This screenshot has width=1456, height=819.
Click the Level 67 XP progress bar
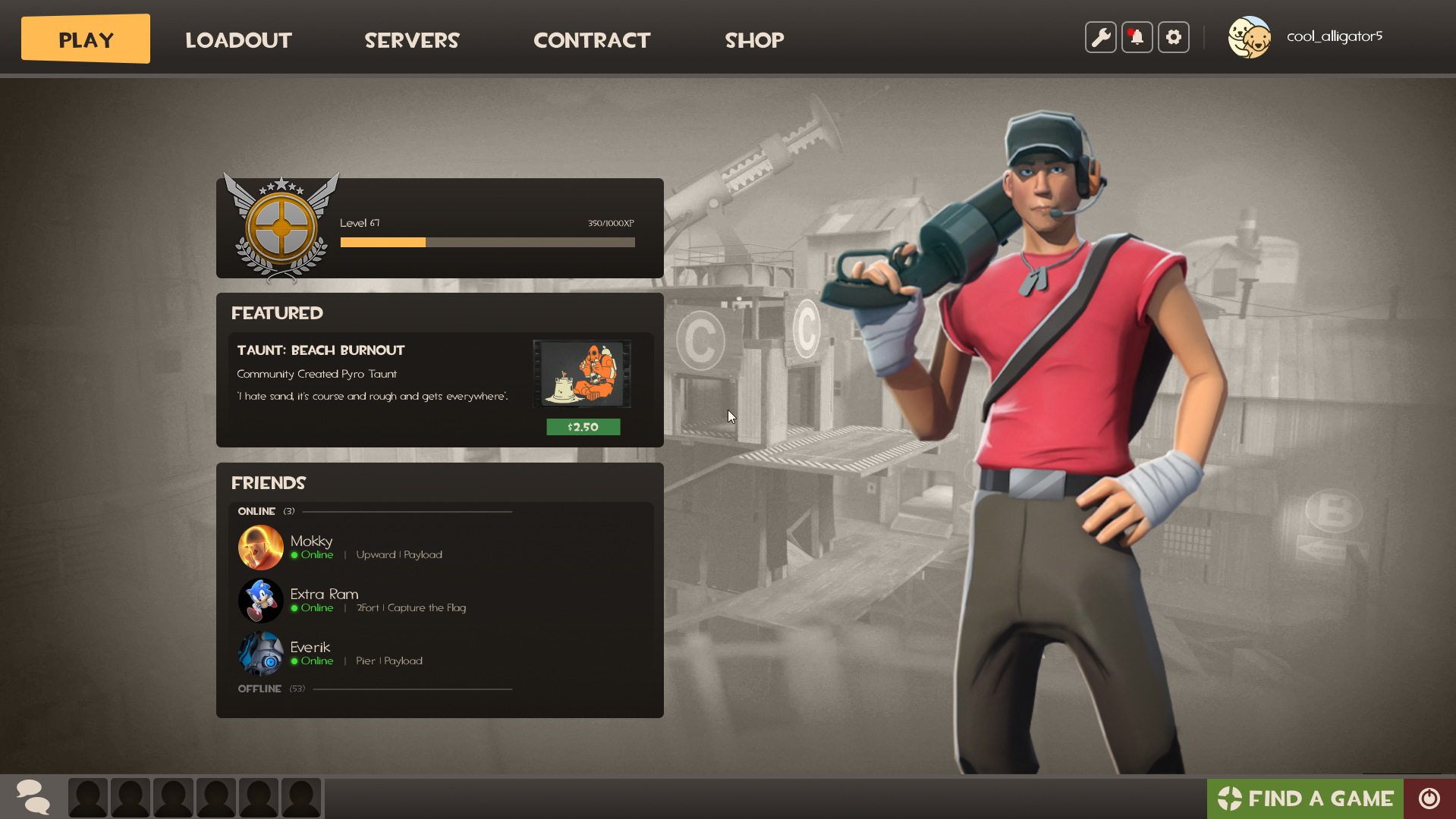(x=487, y=242)
